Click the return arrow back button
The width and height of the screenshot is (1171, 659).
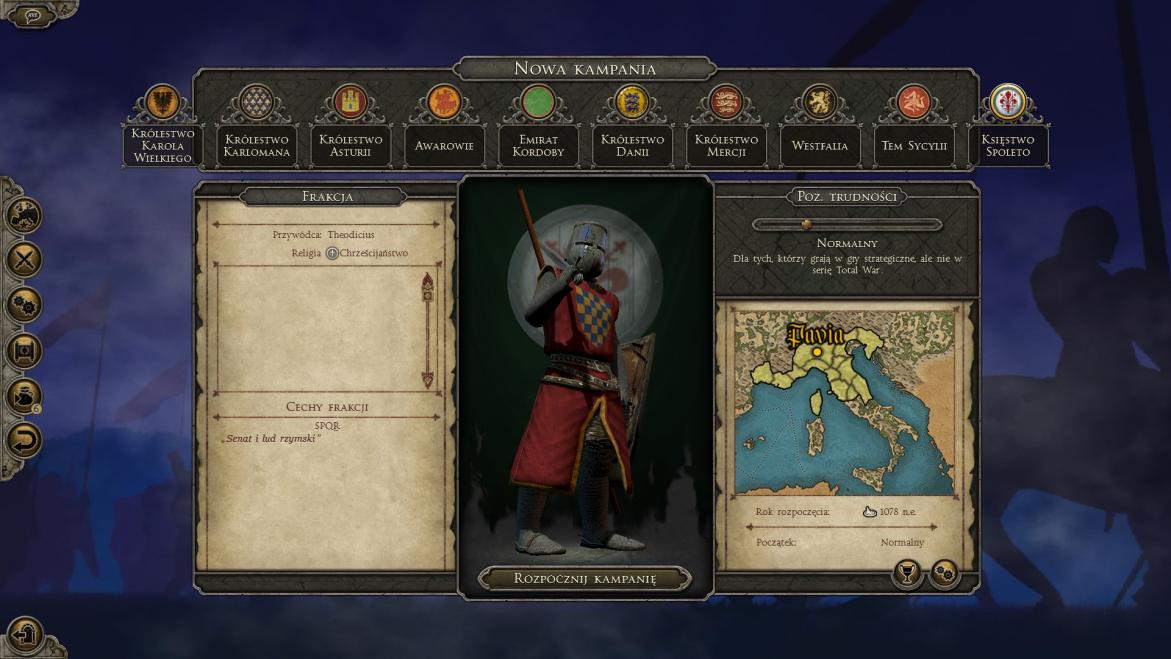coord(24,440)
